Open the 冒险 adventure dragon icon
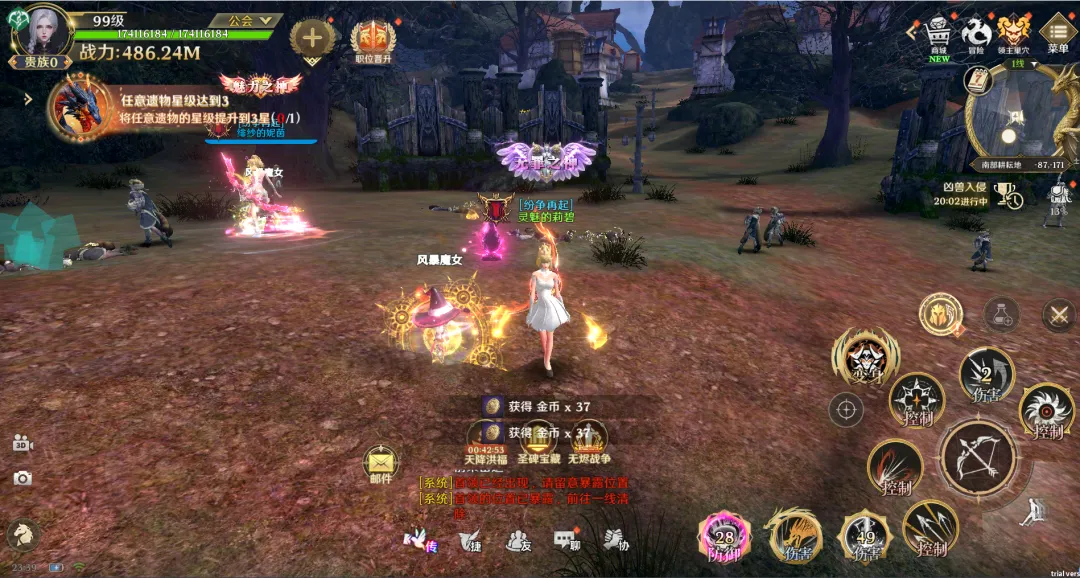The height and width of the screenshot is (578, 1080). pyautogui.click(x=976, y=31)
